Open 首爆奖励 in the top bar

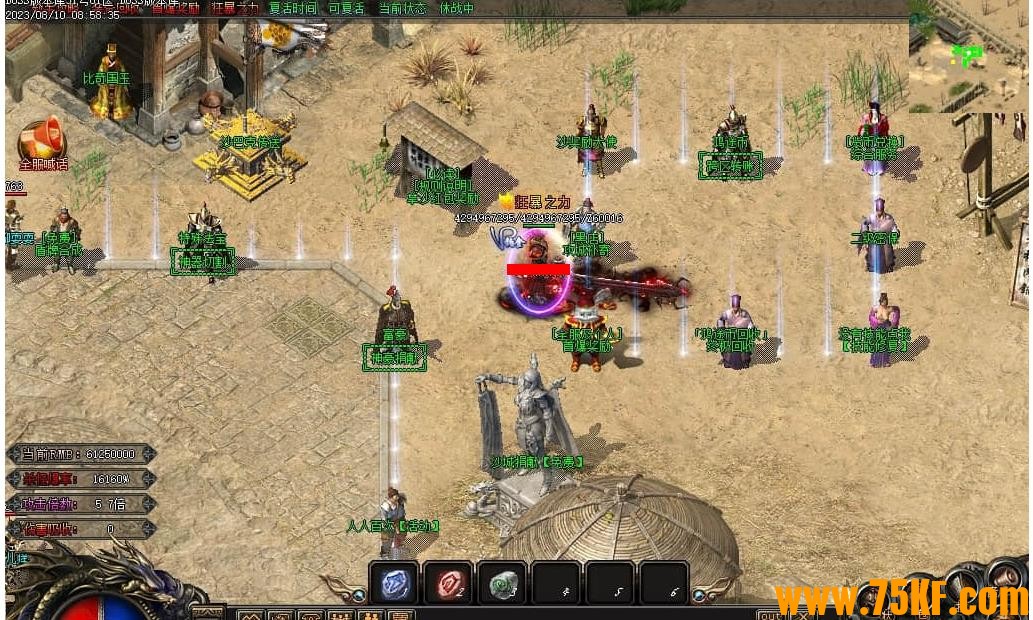coord(177,9)
